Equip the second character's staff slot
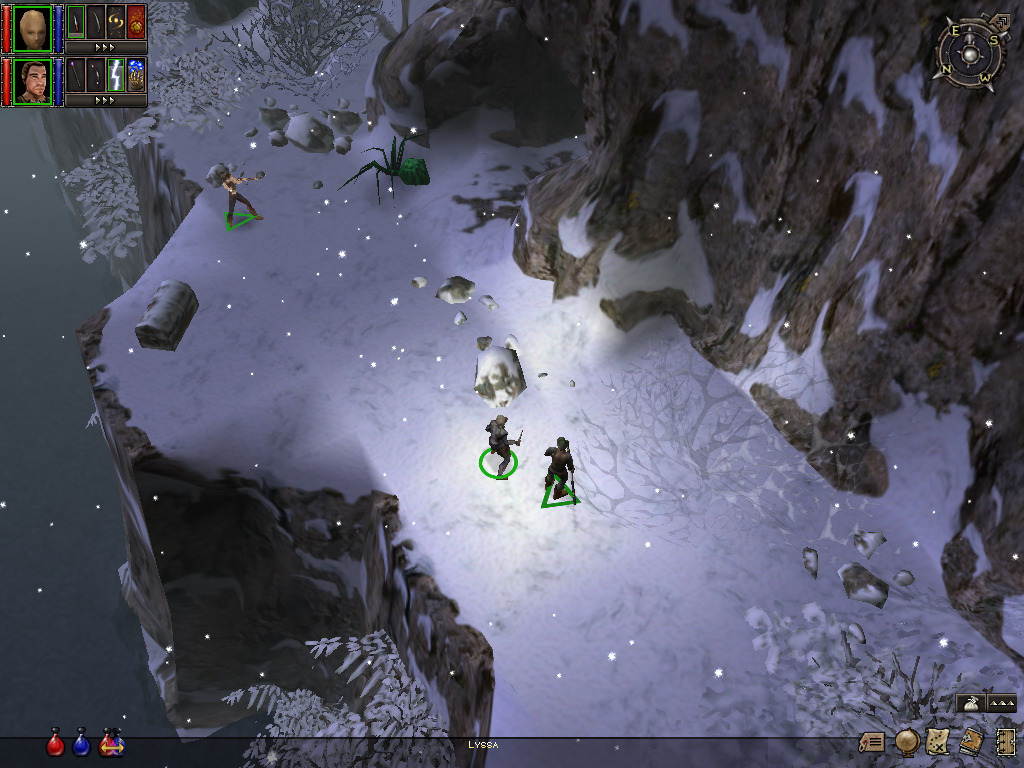 [x=76, y=75]
